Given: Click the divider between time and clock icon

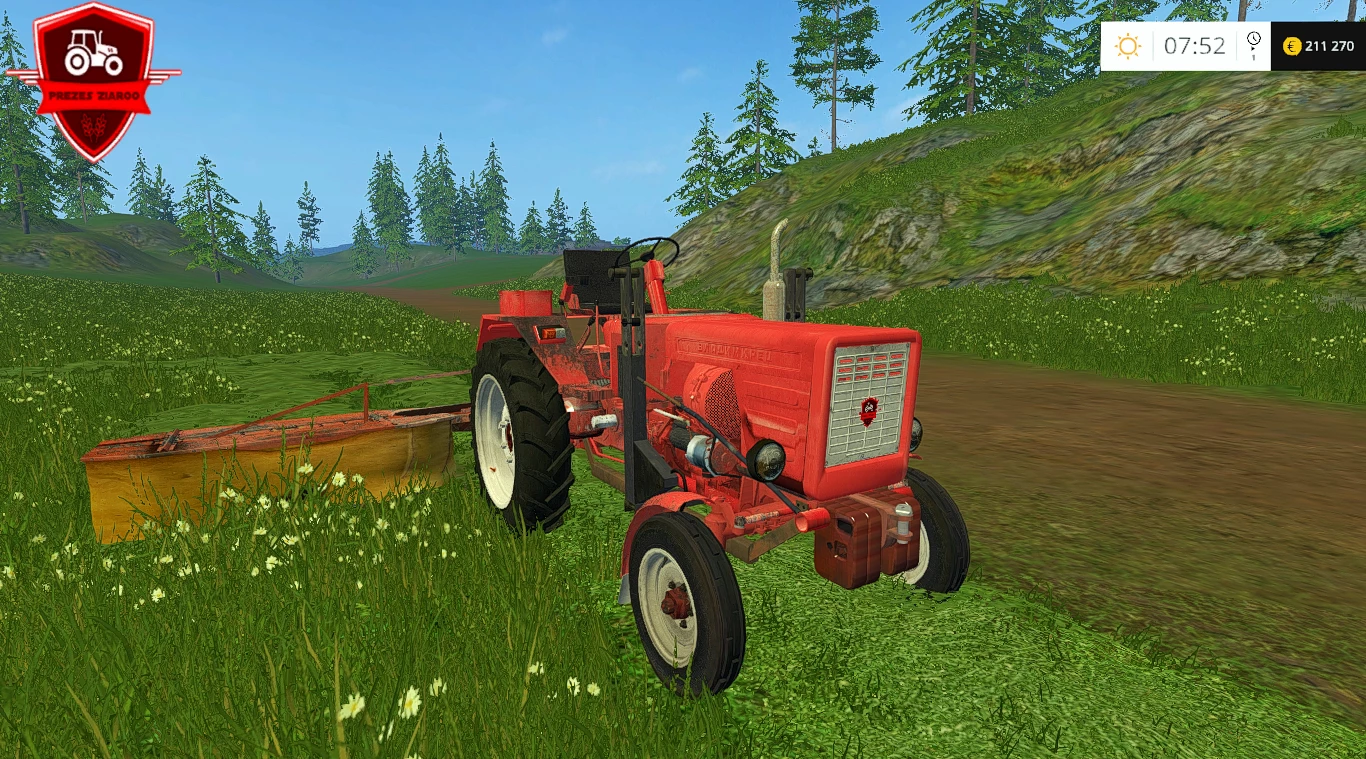Looking at the screenshot, I should click(x=1238, y=46).
